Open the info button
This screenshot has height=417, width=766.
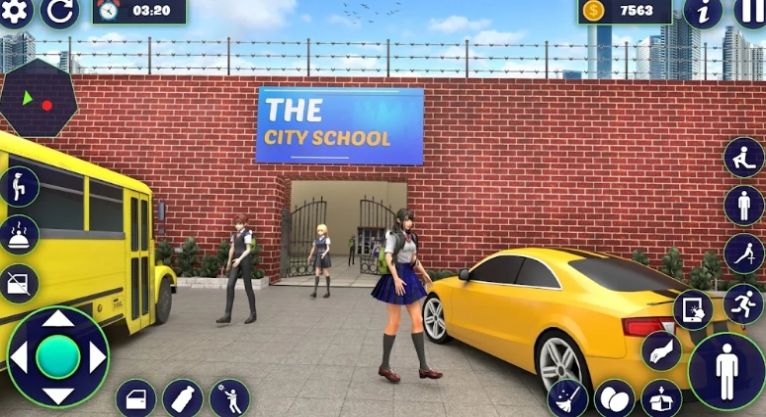pos(702,11)
